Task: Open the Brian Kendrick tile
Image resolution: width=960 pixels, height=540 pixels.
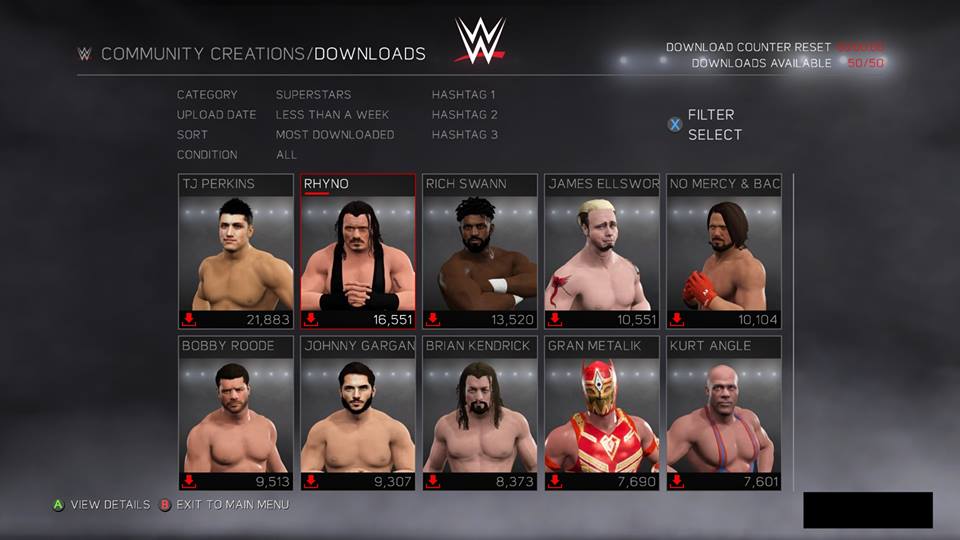Action: [x=480, y=413]
